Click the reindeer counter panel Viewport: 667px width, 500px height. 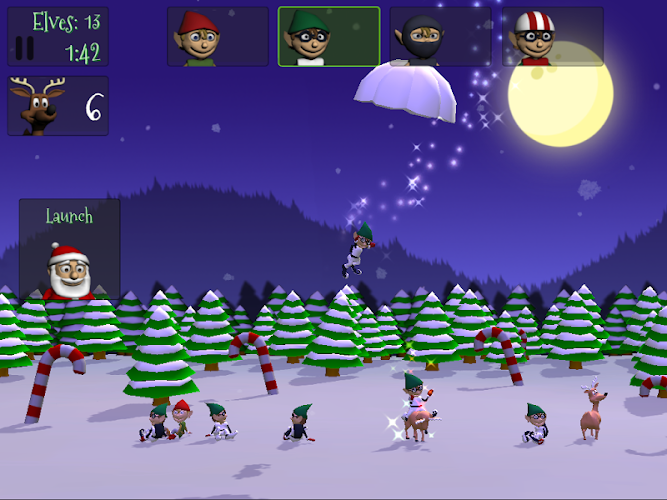click(58, 106)
